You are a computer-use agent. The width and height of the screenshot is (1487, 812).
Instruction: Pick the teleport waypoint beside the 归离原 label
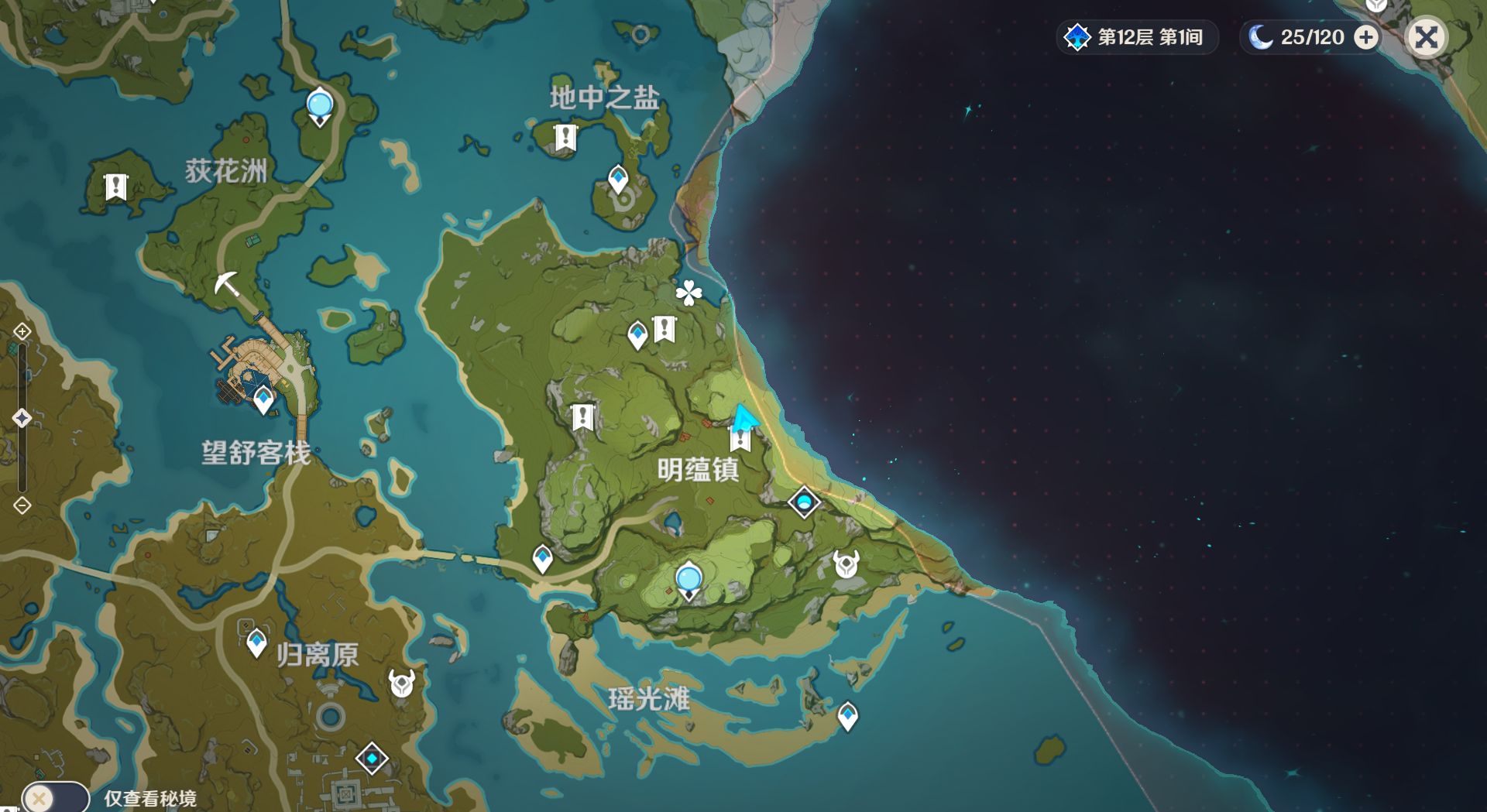coord(256,642)
